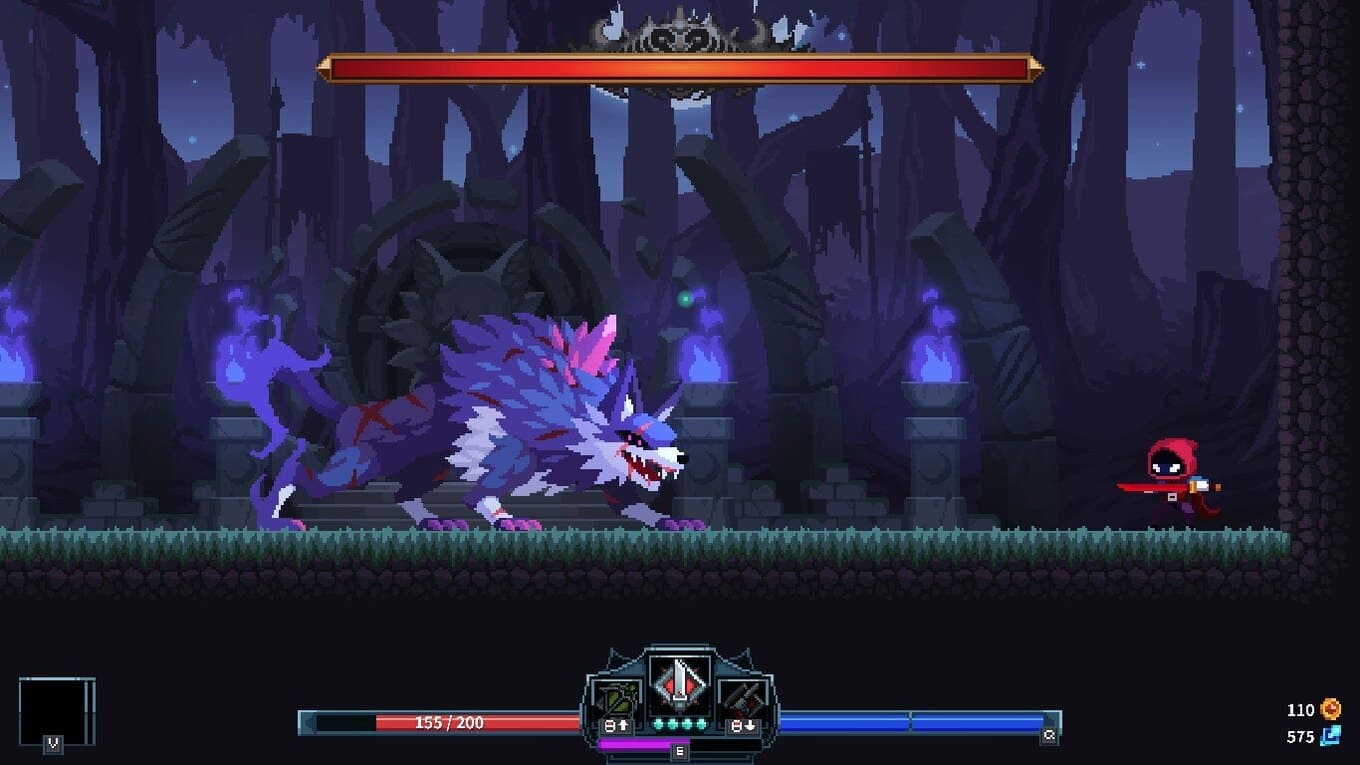This screenshot has width=1360, height=765.
Task: Choose the central sword weapon icon
Action: [680, 685]
